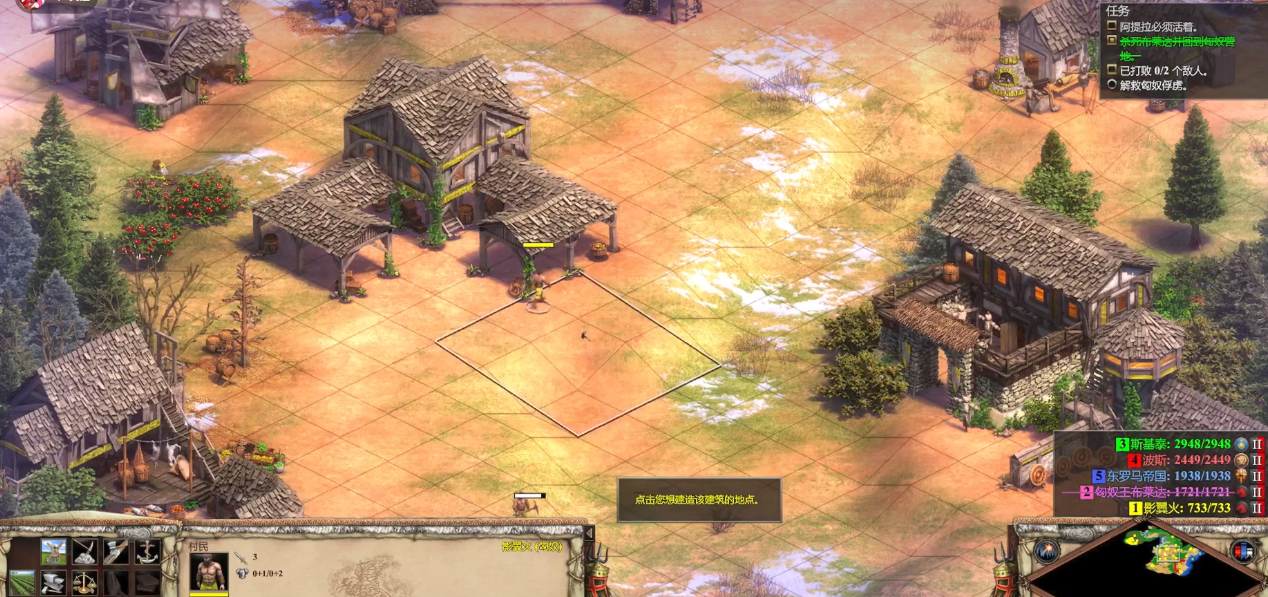Viewport: 1268px width, 597px height.
Task: Select the Mill building icon
Action: 54,551
